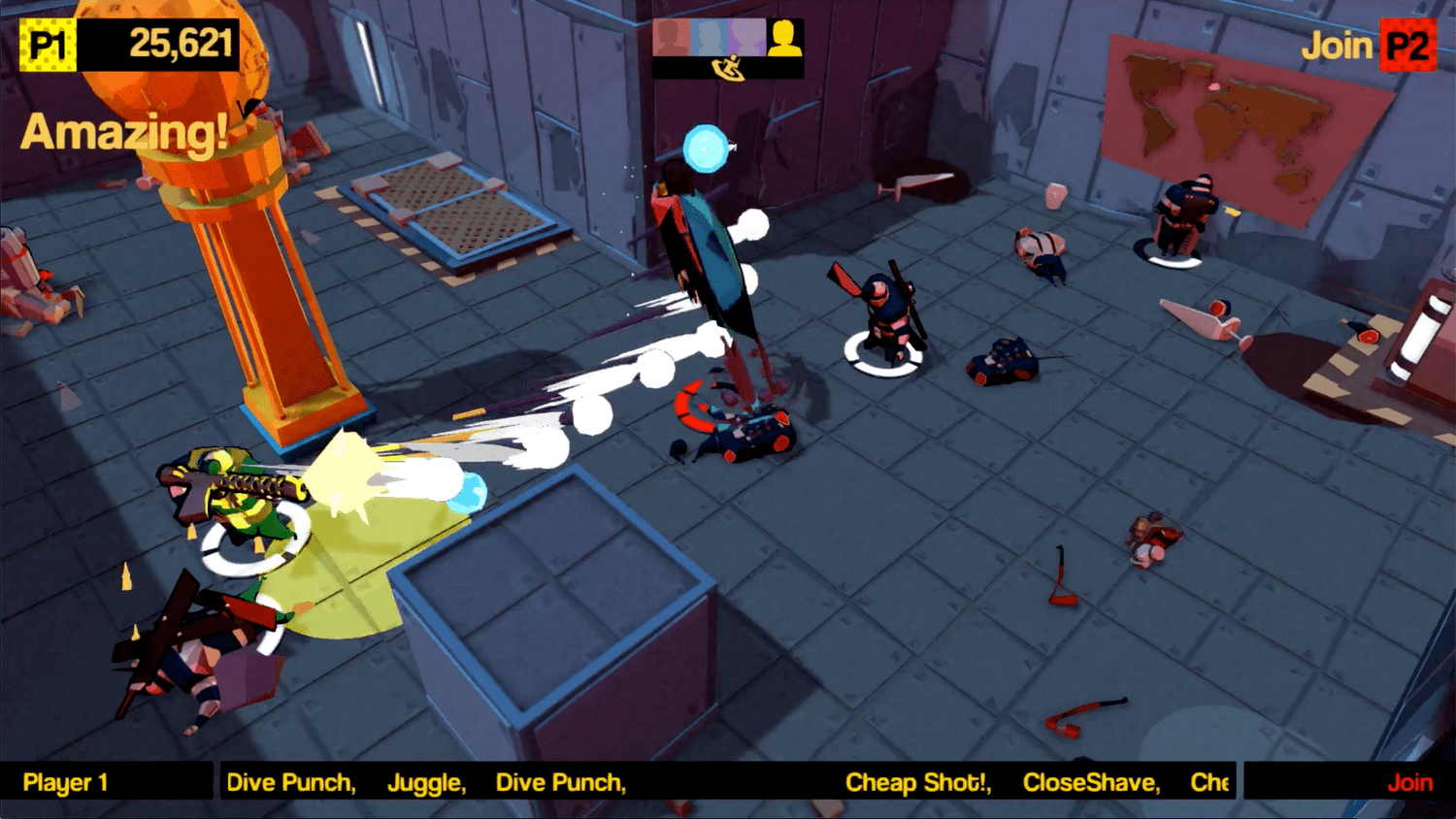Activate the Join prompt in the bottom bar

point(1409,782)
